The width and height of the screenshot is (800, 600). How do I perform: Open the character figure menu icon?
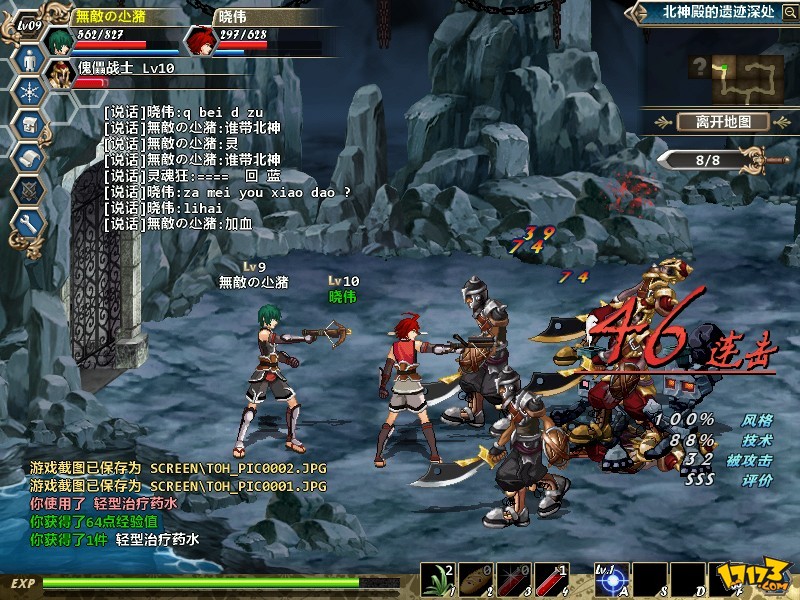(27, 59)
